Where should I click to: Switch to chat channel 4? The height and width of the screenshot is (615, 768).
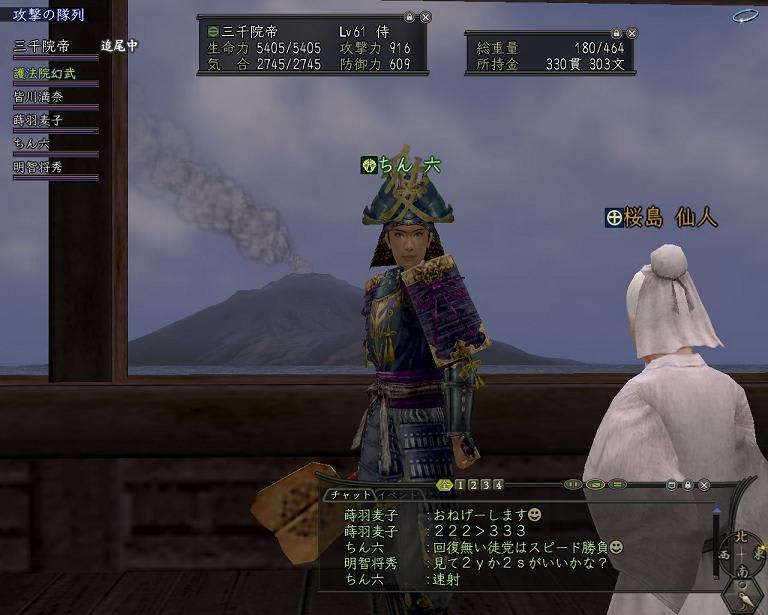tap(498, 485)
